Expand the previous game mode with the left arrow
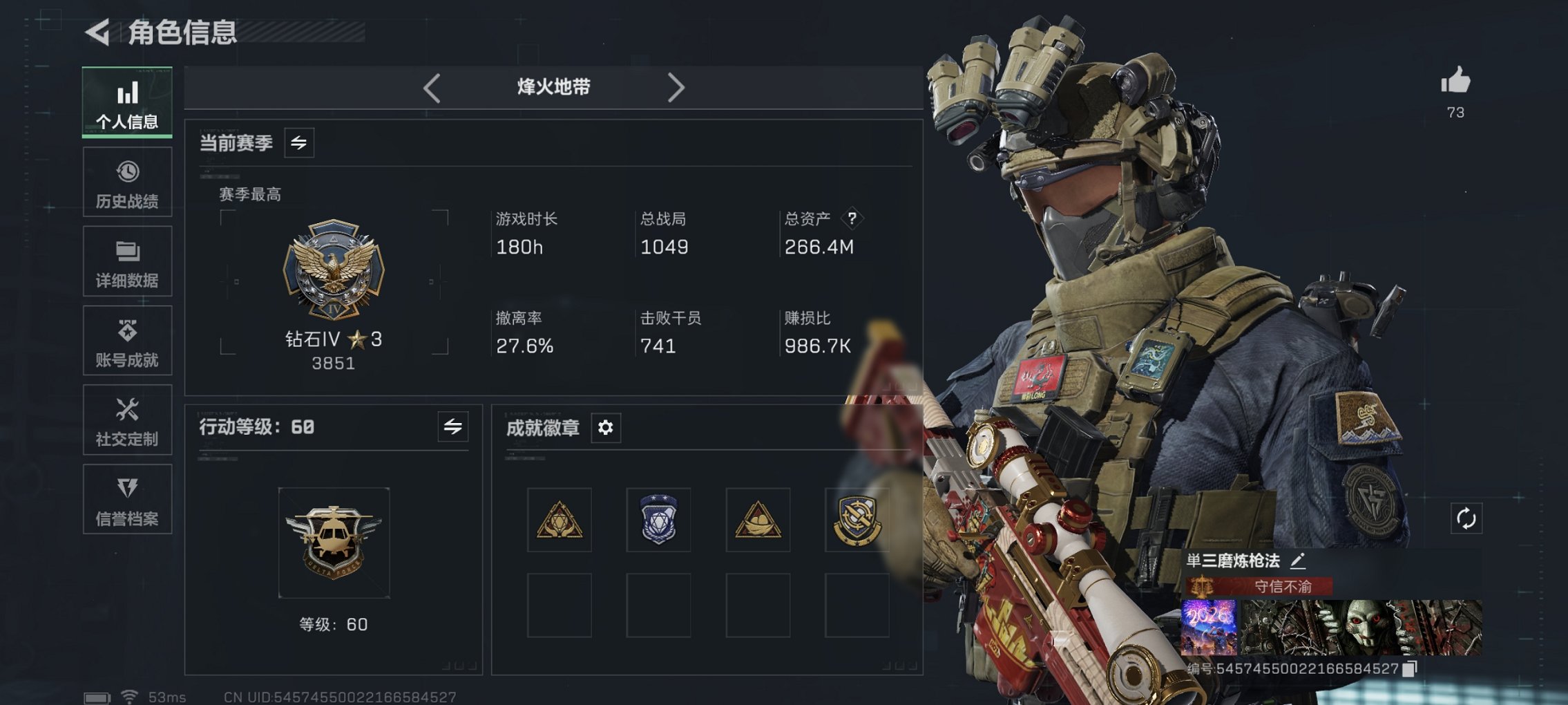 tap(432, 87)
